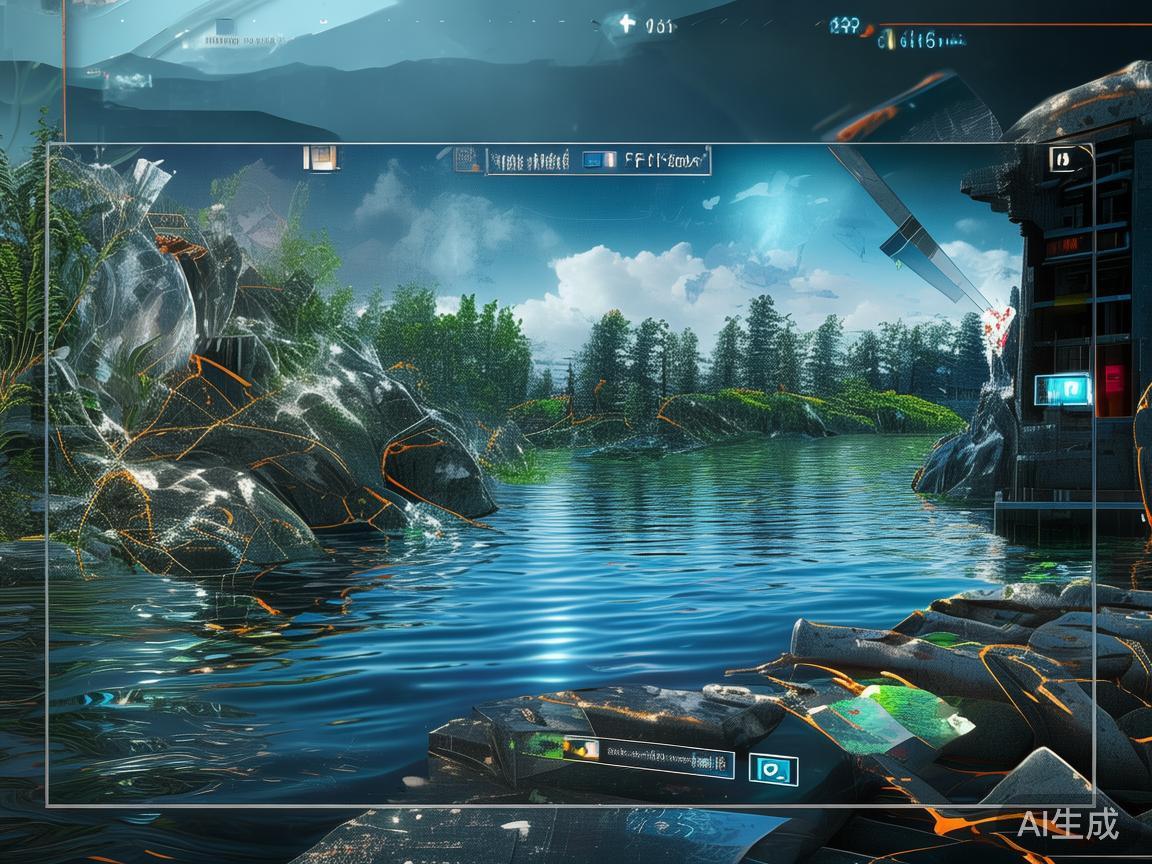This screenshot has height=864, width=1152.
Task: Open the cyan square icon beside the bottom bar
Action: pyautogui.click(x=773, y=769)
